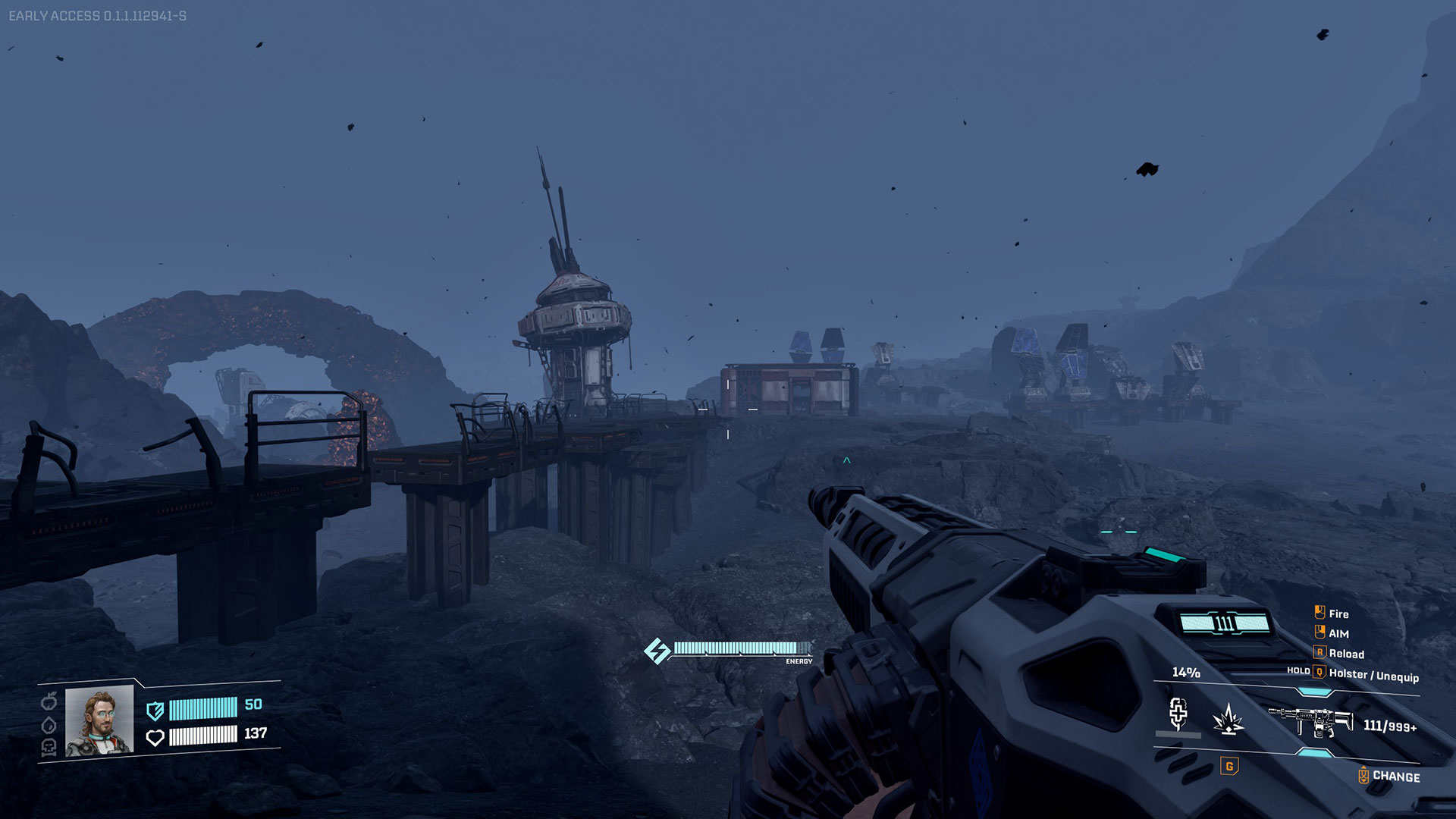Choose the explosion grenade icon
Viewport: 1456px width, 819px height.
(x=1228, y=719)
